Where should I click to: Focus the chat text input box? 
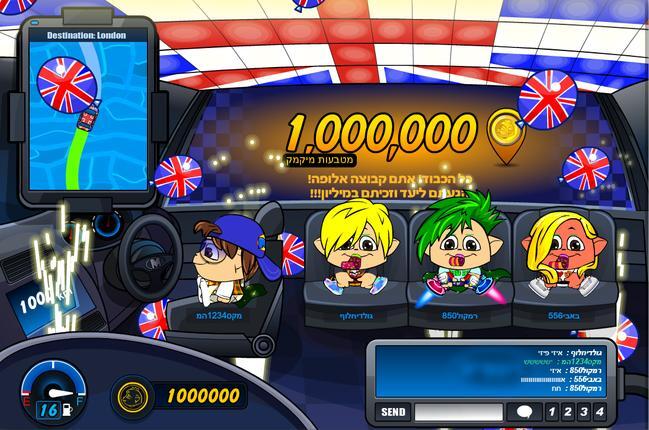458,412
